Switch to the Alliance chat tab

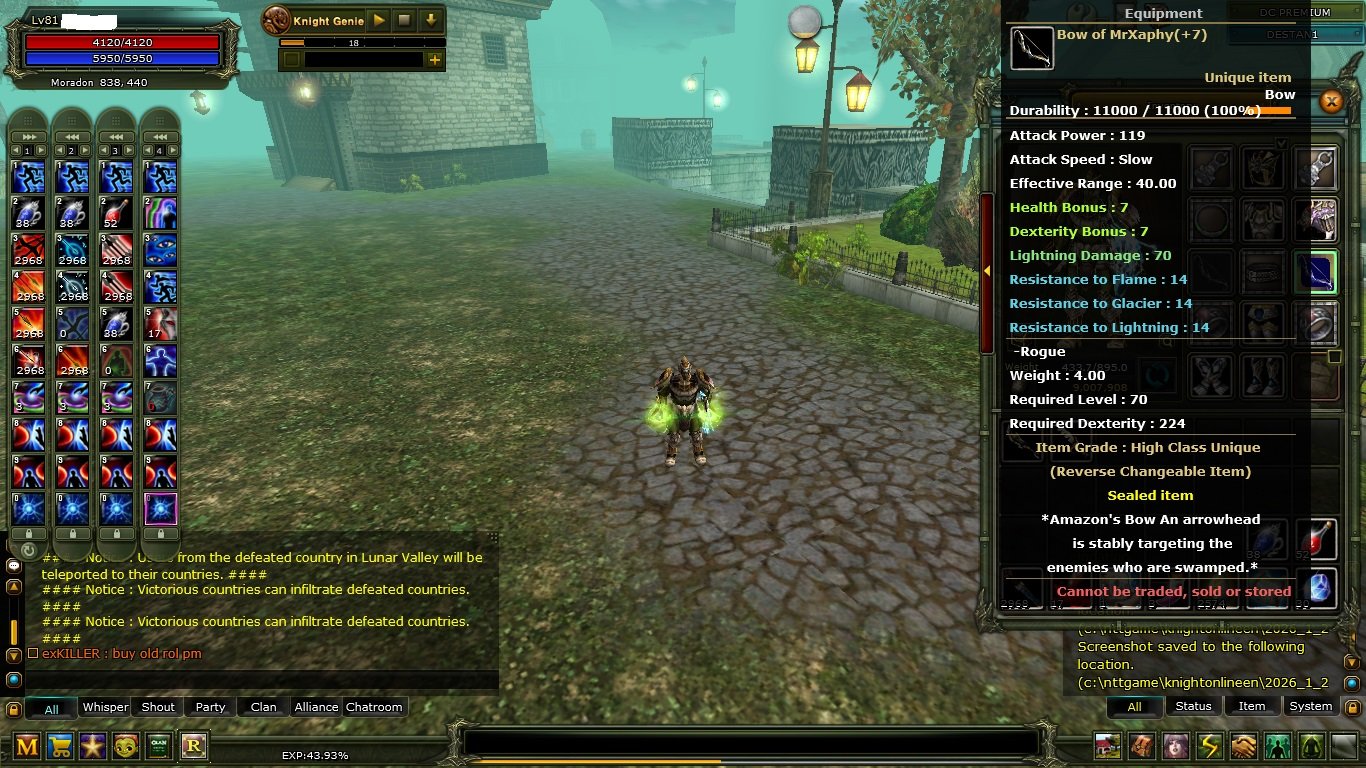point(316,707)
